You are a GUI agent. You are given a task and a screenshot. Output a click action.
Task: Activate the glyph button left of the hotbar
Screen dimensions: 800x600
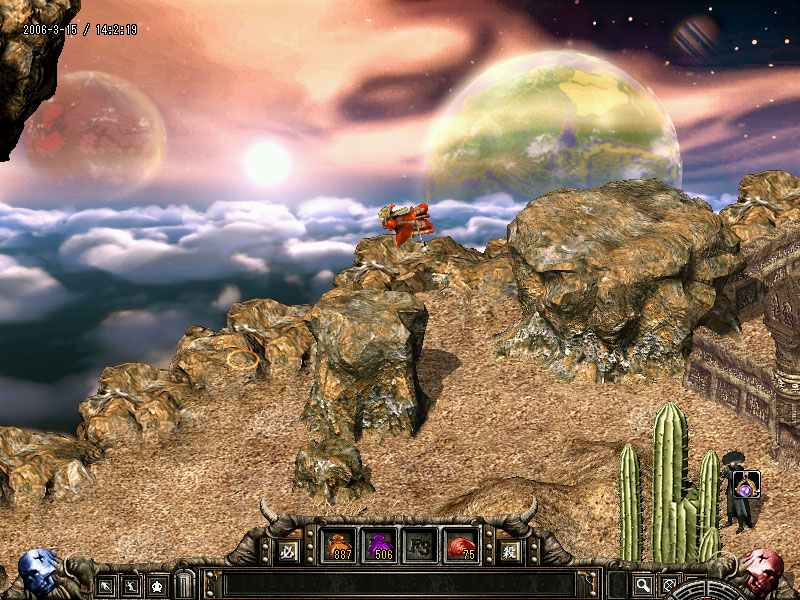pos(289,550)
